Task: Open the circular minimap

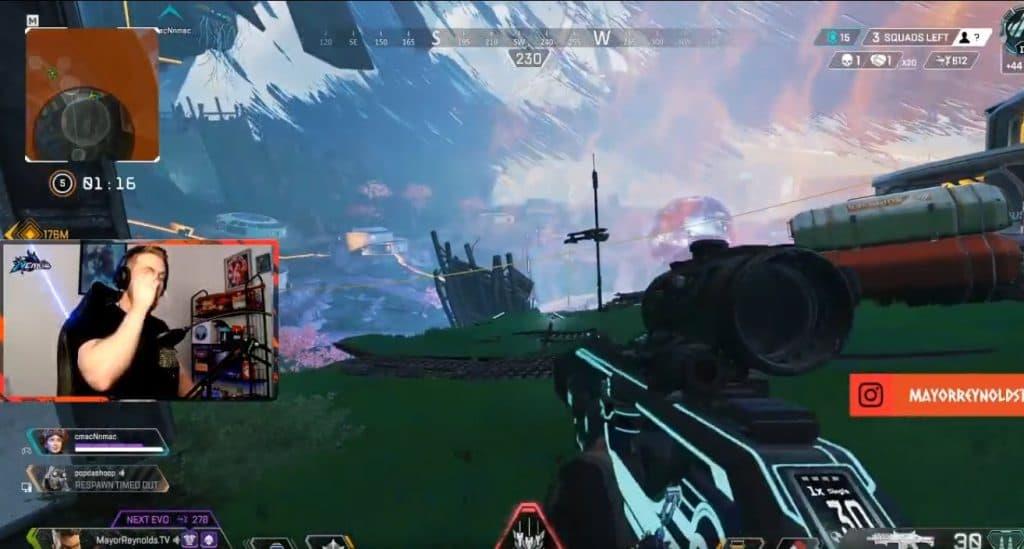Action: [x=92, y=94]
